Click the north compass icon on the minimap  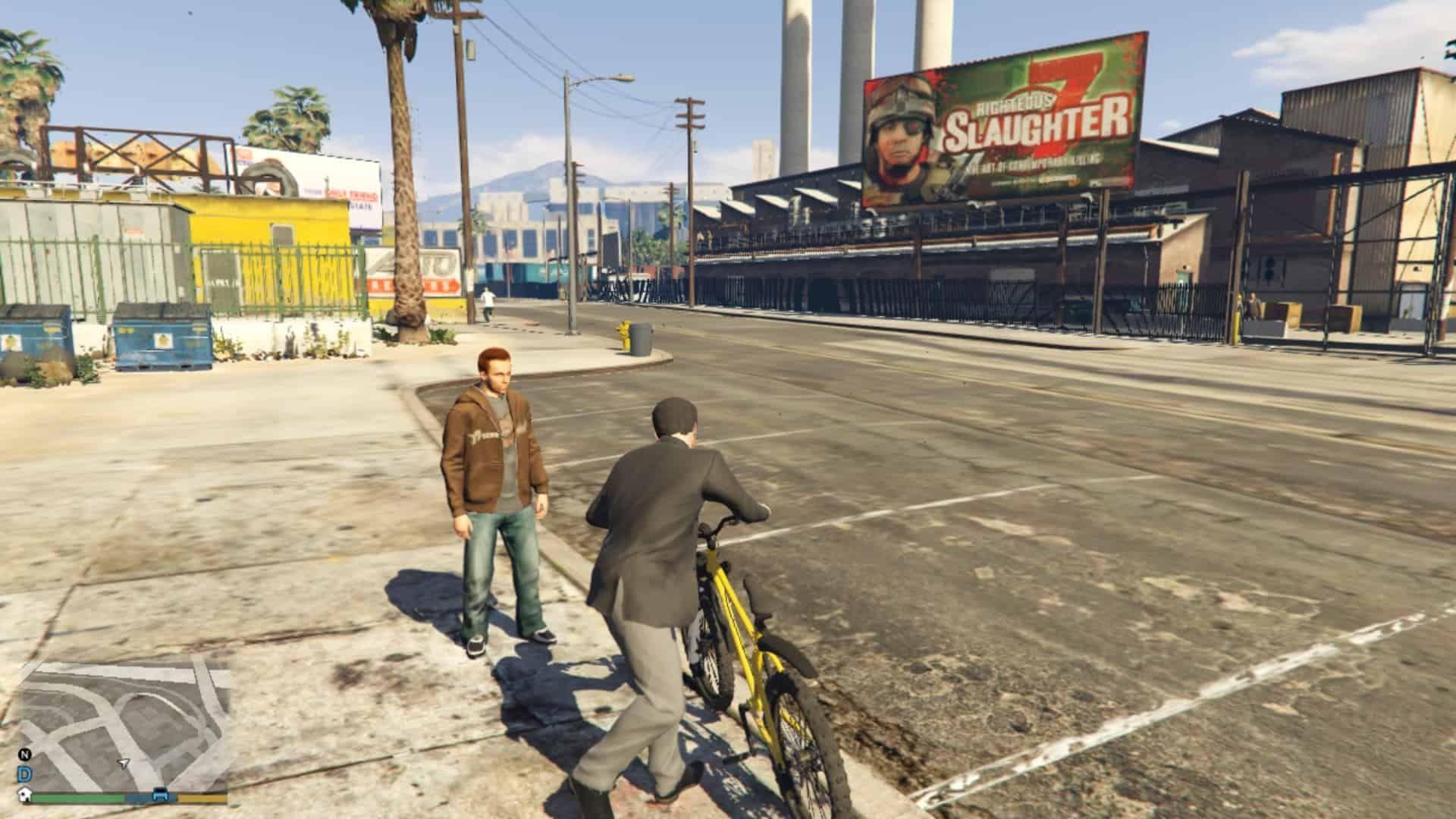[24, 755]
